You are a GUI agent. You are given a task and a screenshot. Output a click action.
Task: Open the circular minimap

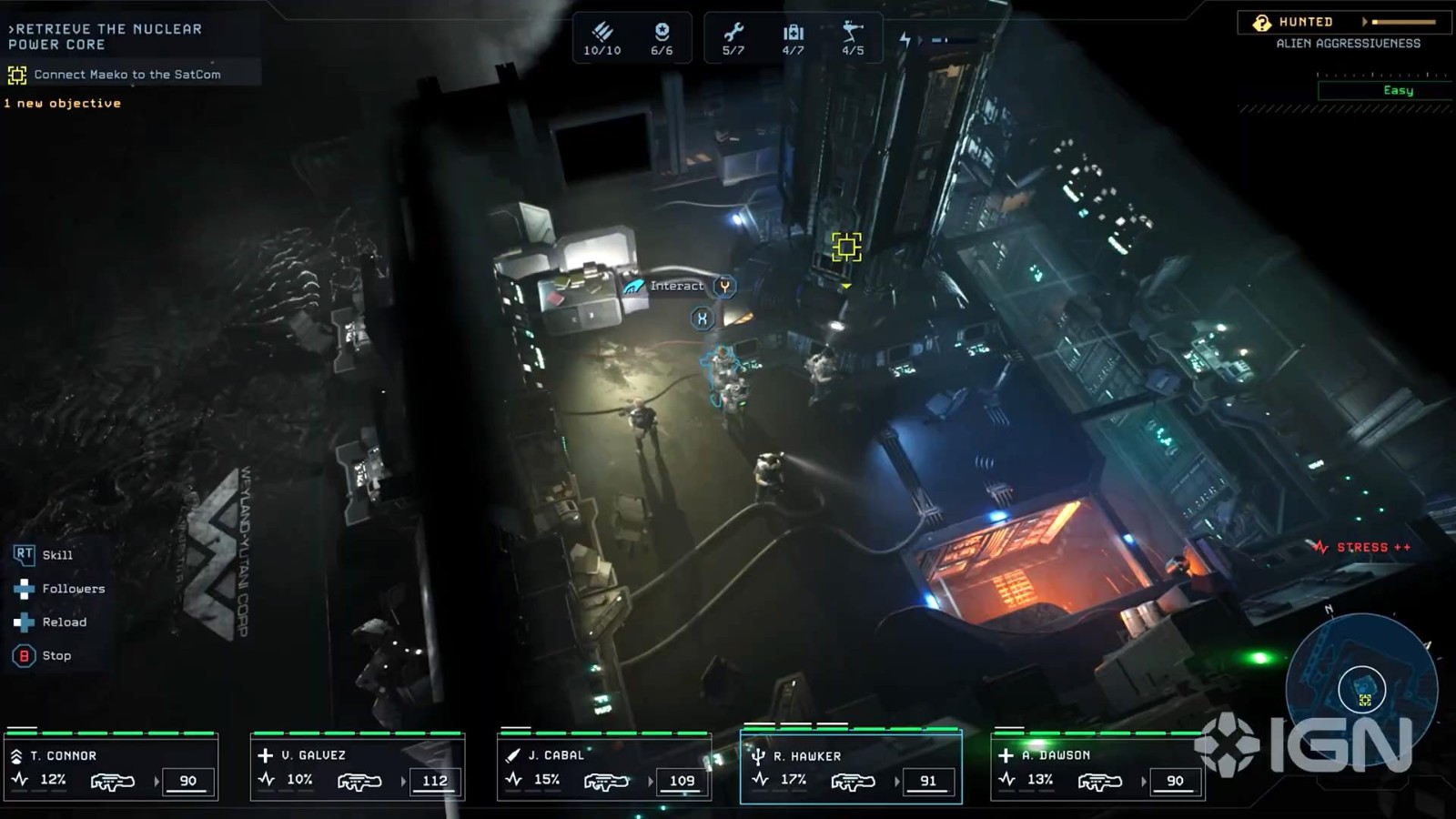[x=1361, y=687]
